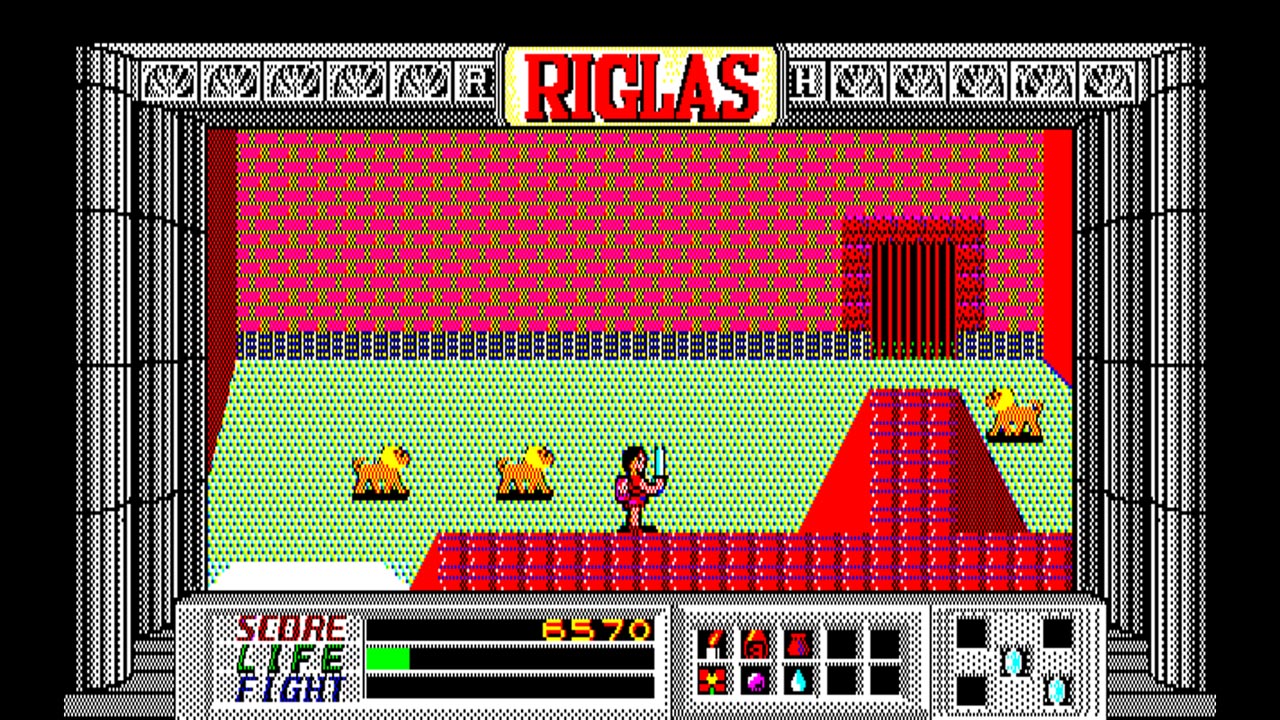This screenshot has height=720, width=1280.
Task: Select the torch item in the inventory
Action: pos(712,644)
